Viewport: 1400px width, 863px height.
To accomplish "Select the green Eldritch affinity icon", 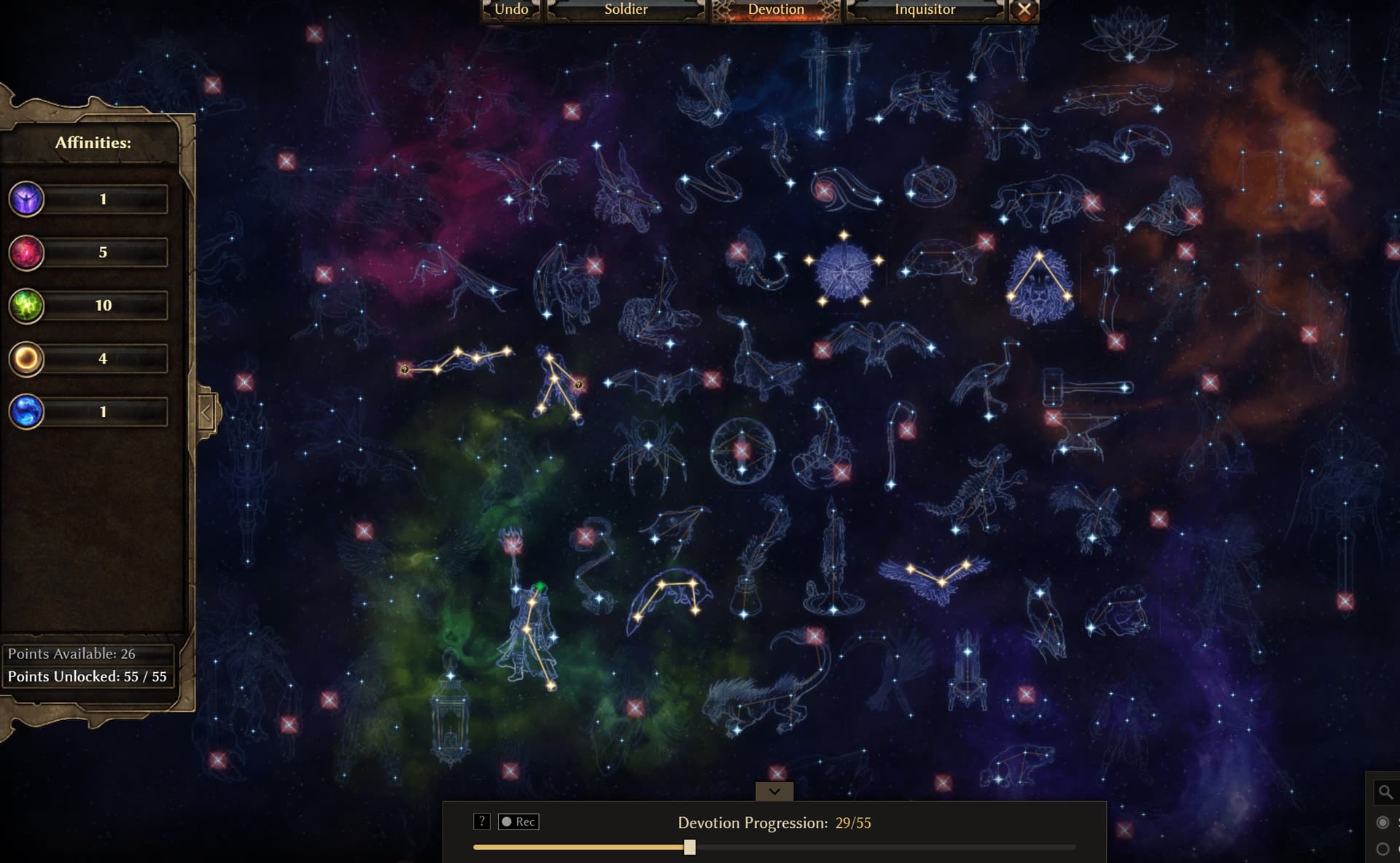I will 26,306.
